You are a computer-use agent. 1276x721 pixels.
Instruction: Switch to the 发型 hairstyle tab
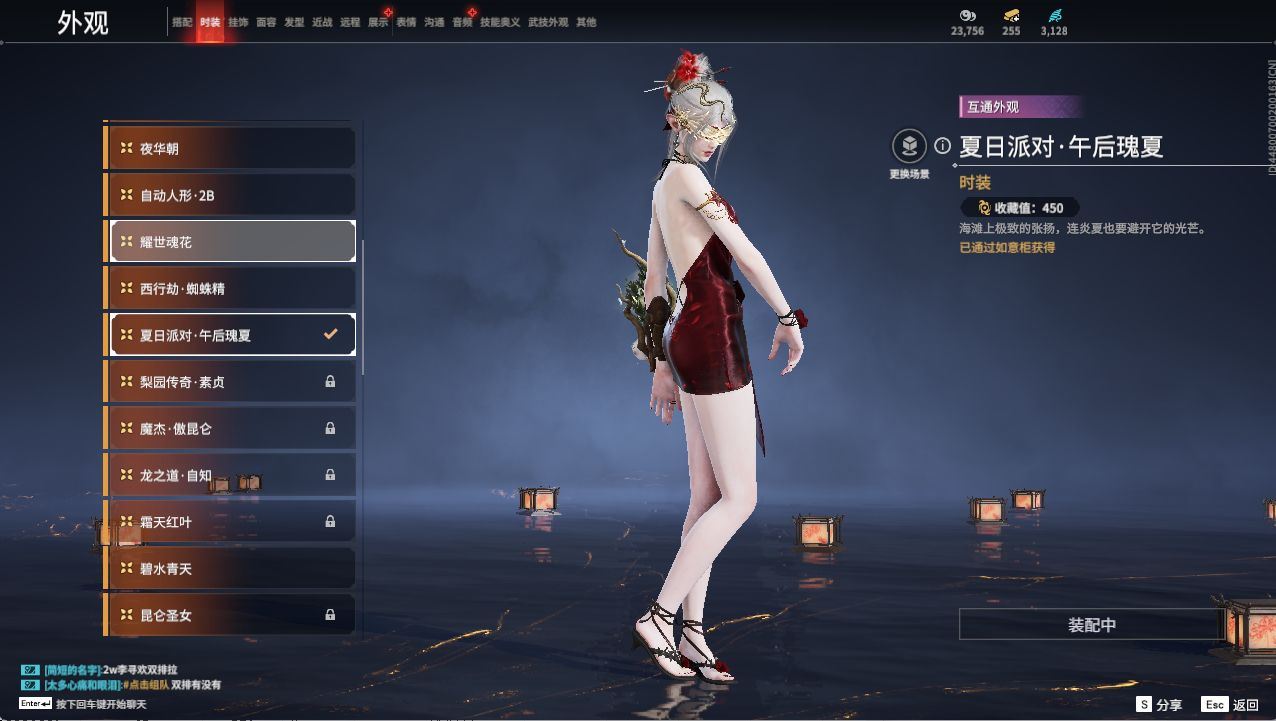(294, 22)
